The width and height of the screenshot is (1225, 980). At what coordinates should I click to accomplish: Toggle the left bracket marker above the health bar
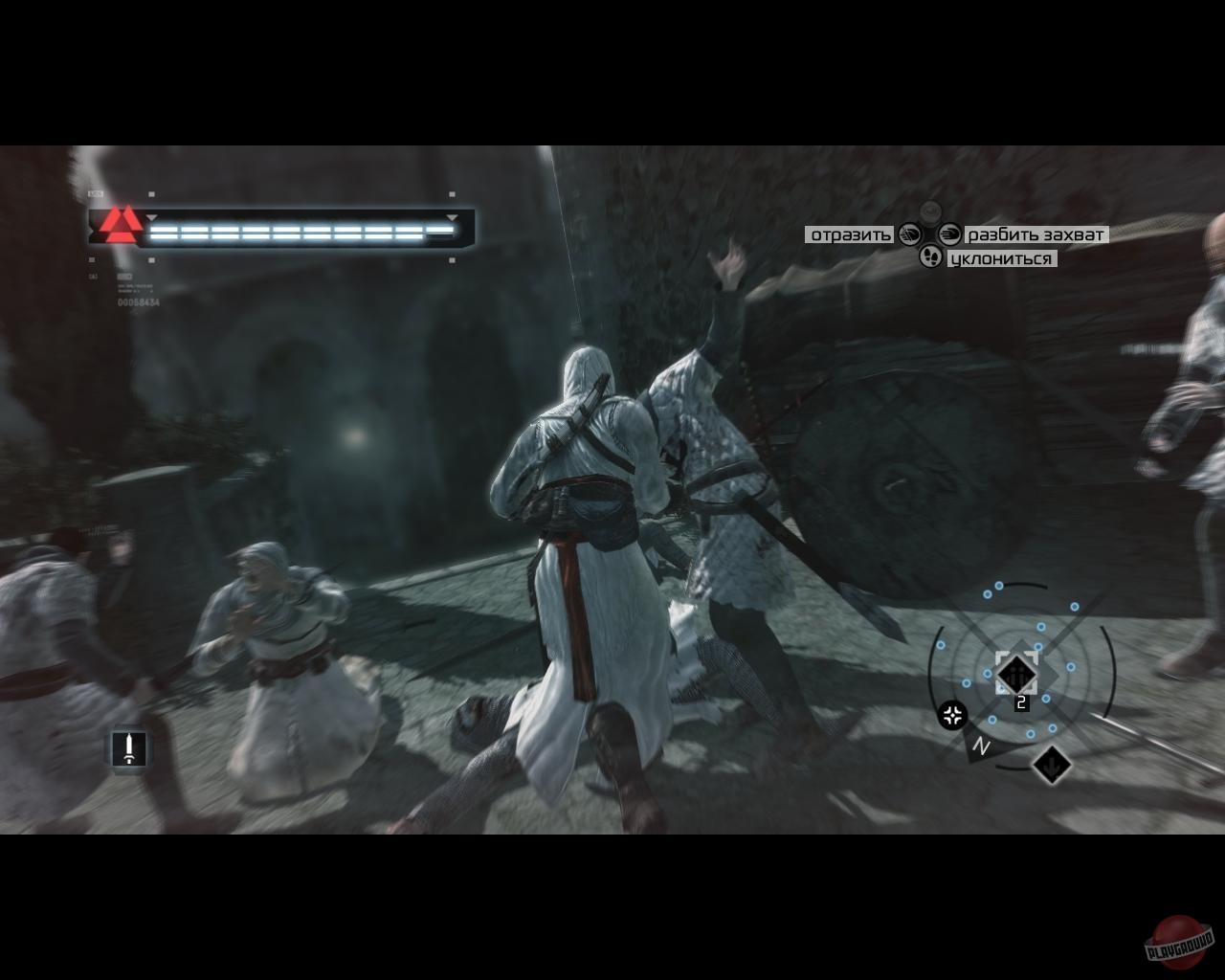(151, 194)
